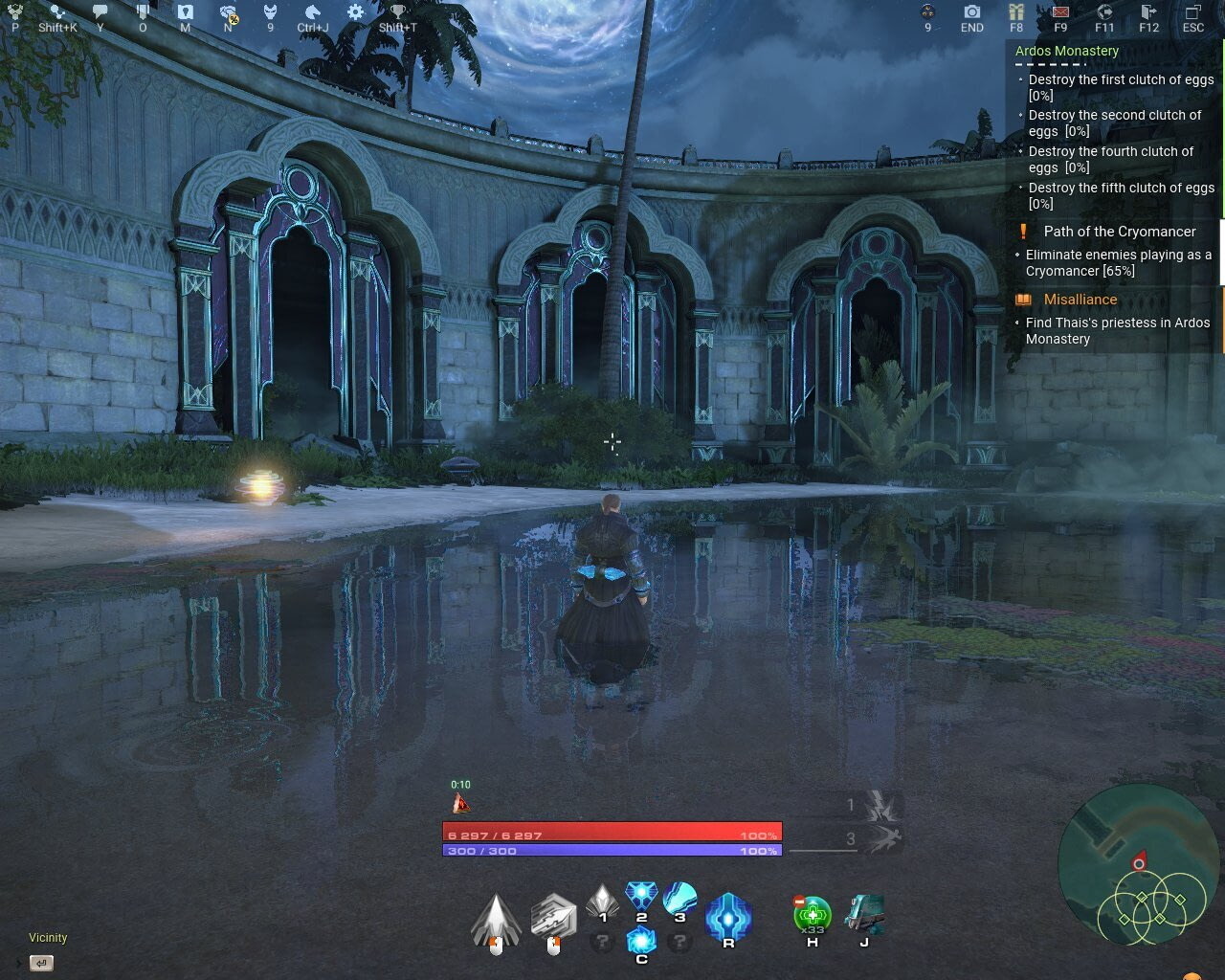Click the purple mana bar showing 300/300
The width and height of the screenshot is (1225, 980).
612,849
